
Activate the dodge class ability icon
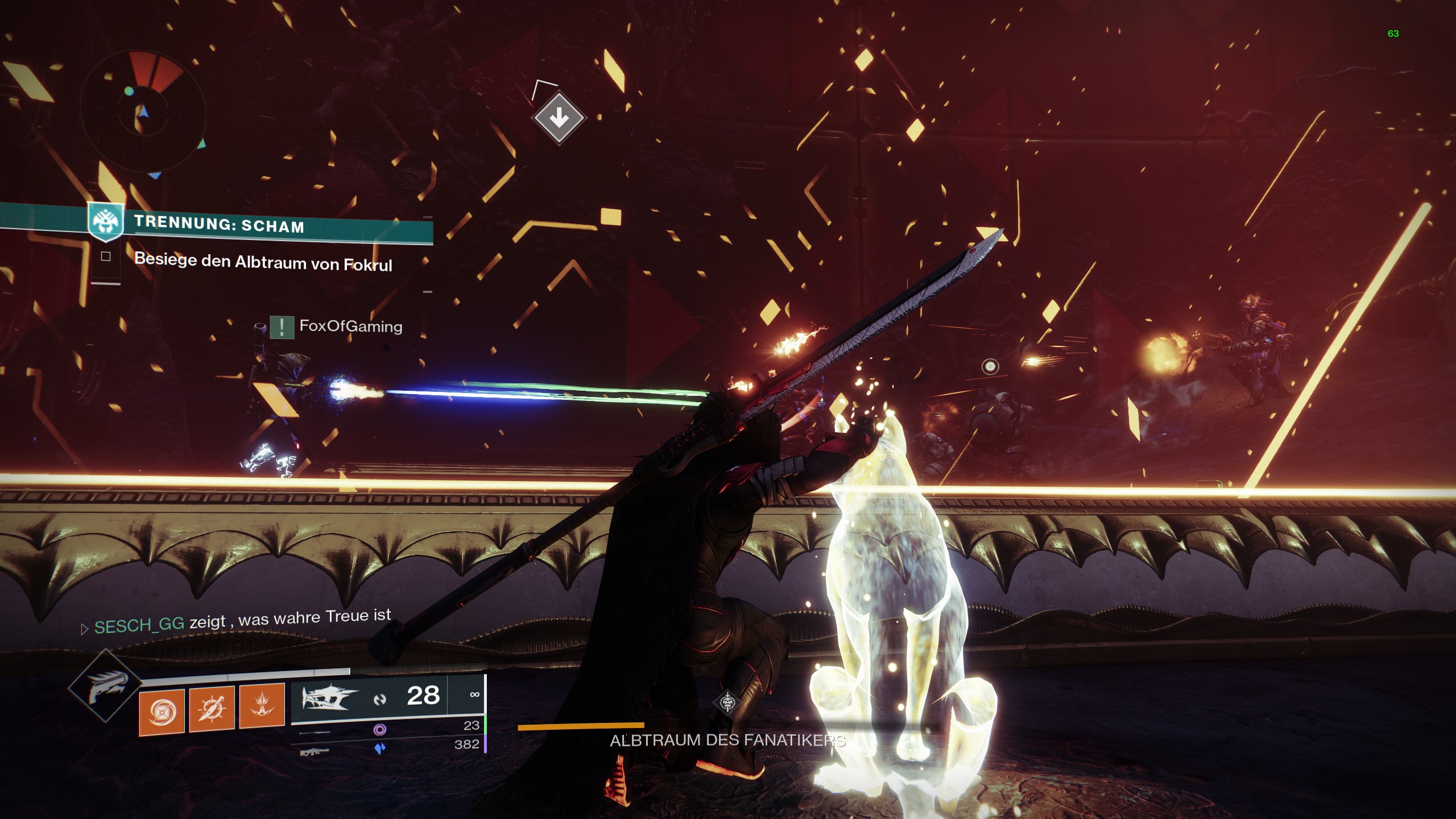point(262,705)
